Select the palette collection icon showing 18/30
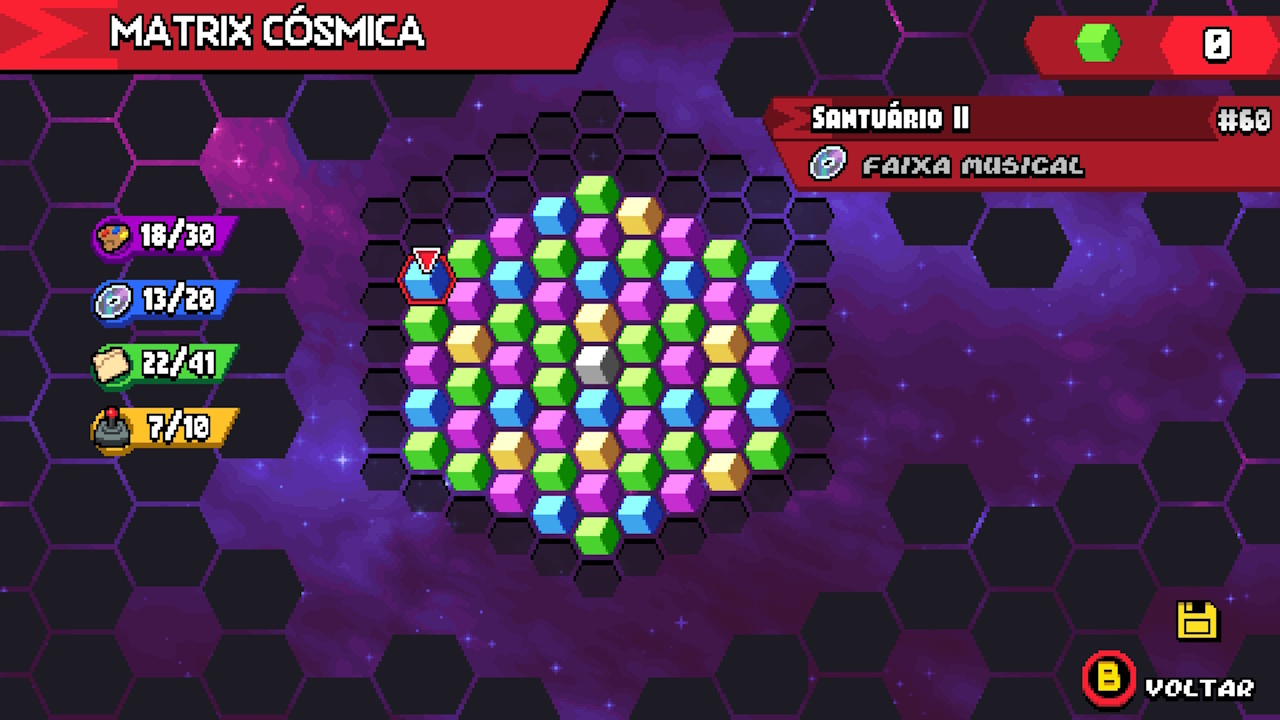The height and width of the screenshot is (720, 1280). (113, 236)
